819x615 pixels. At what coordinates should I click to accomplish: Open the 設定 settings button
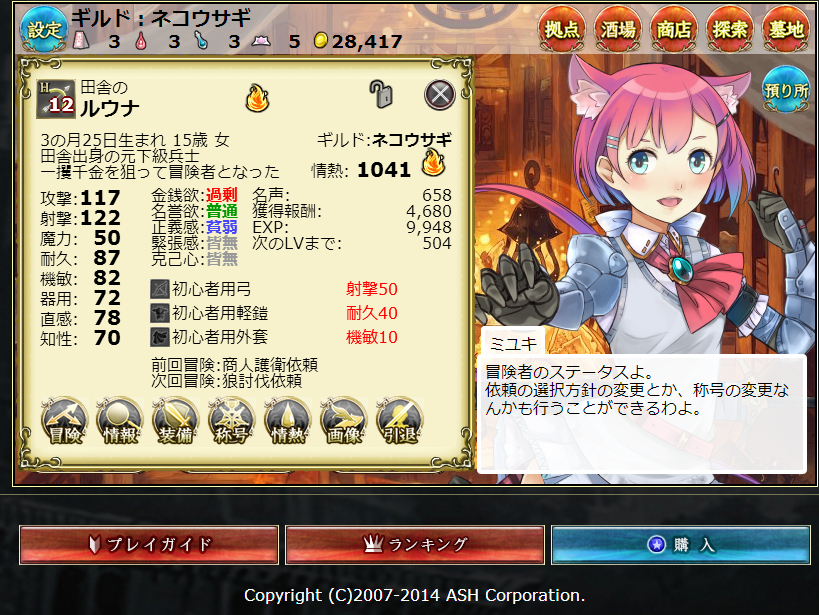coord(43,30)
